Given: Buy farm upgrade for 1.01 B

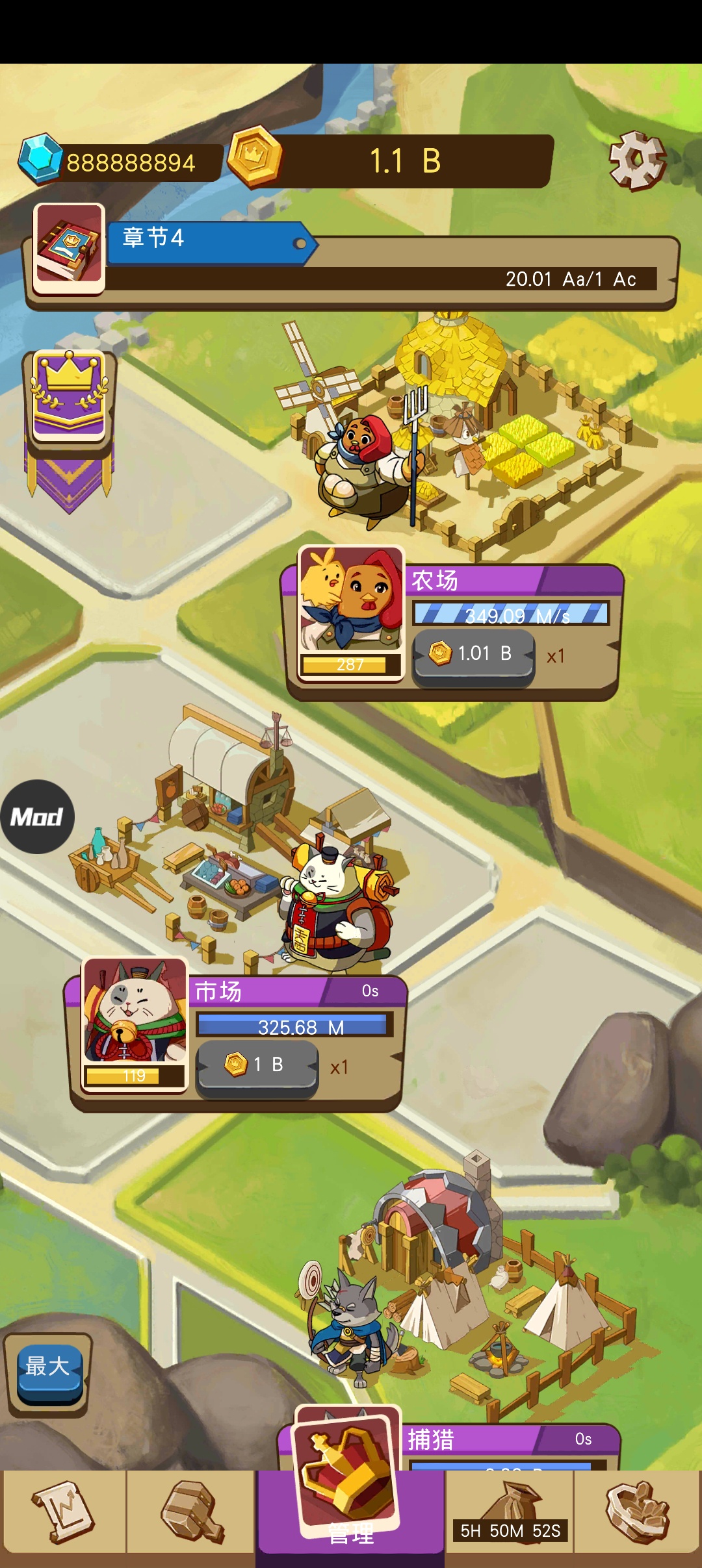Looking at the screenshot, I should (x=473, y=654).
